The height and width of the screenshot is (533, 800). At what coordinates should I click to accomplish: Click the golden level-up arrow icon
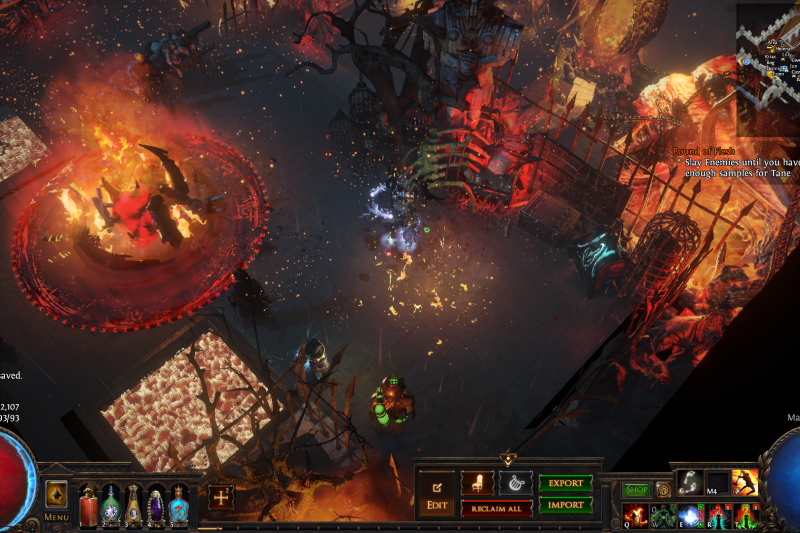(x=56, y=495)
